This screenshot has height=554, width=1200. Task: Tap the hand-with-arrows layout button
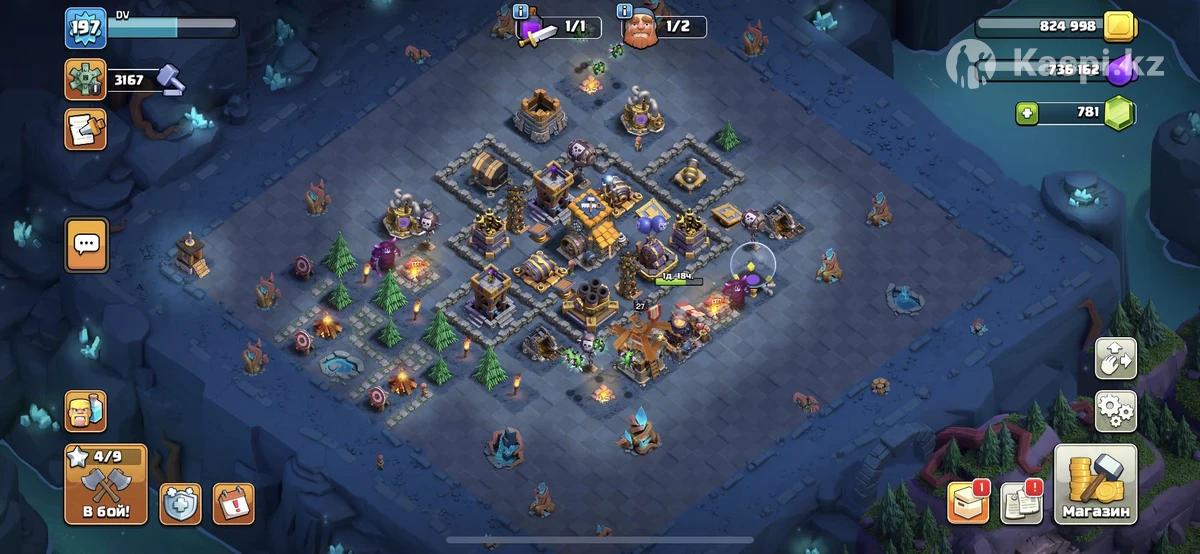[1115, 357]
